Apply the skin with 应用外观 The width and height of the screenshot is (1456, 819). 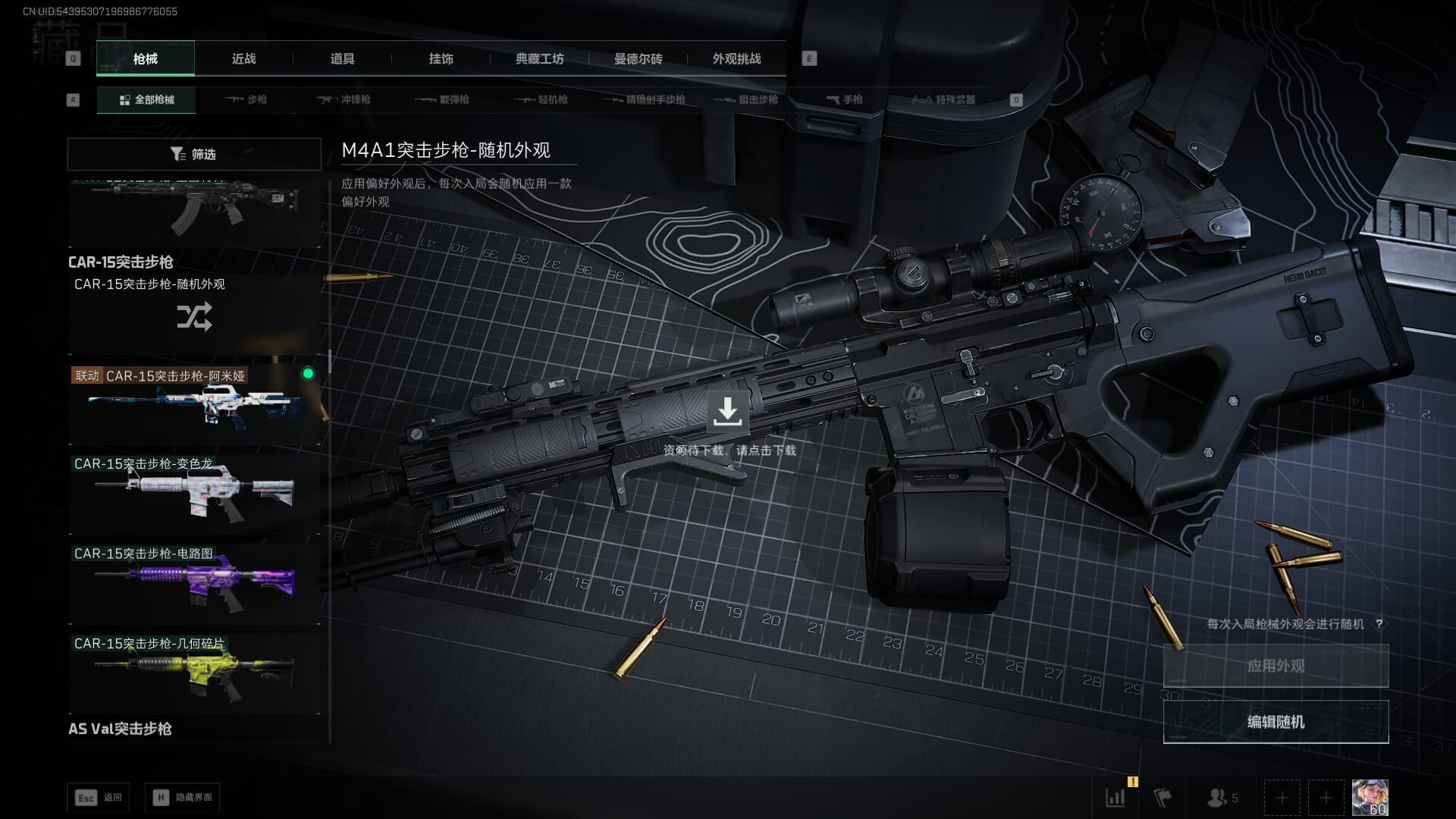pos(1276,666)
